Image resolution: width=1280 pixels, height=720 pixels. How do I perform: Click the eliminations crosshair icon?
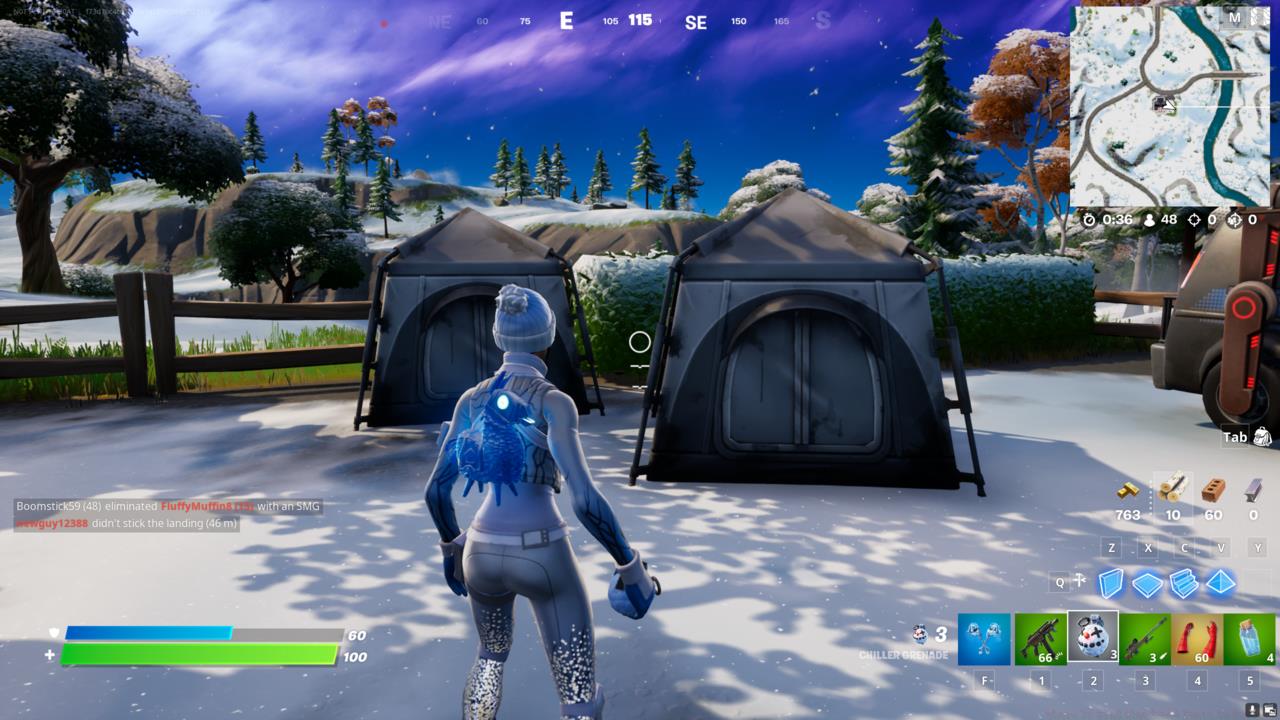click(x=1192, y=218)
